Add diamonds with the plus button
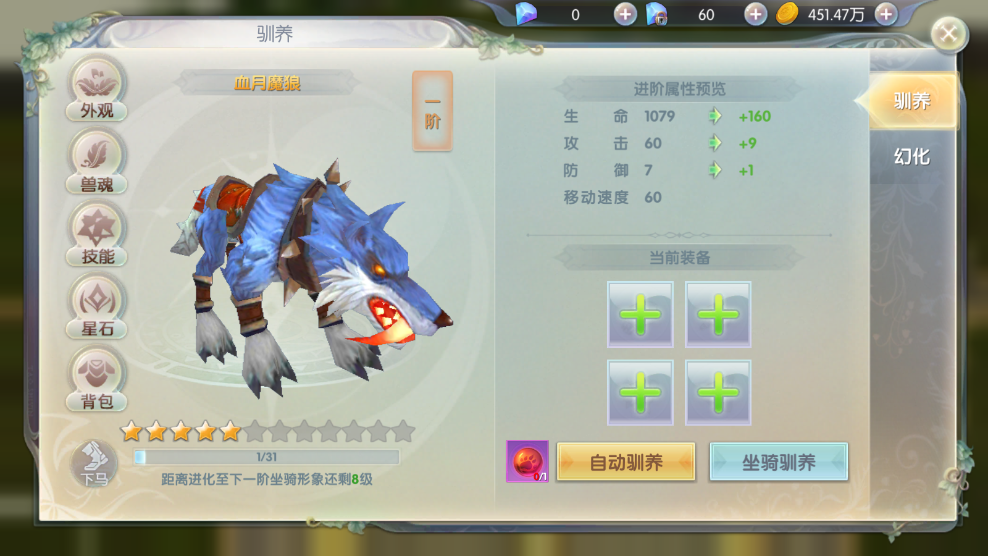The width and height of the screenshot is (988, 556). 625,14
